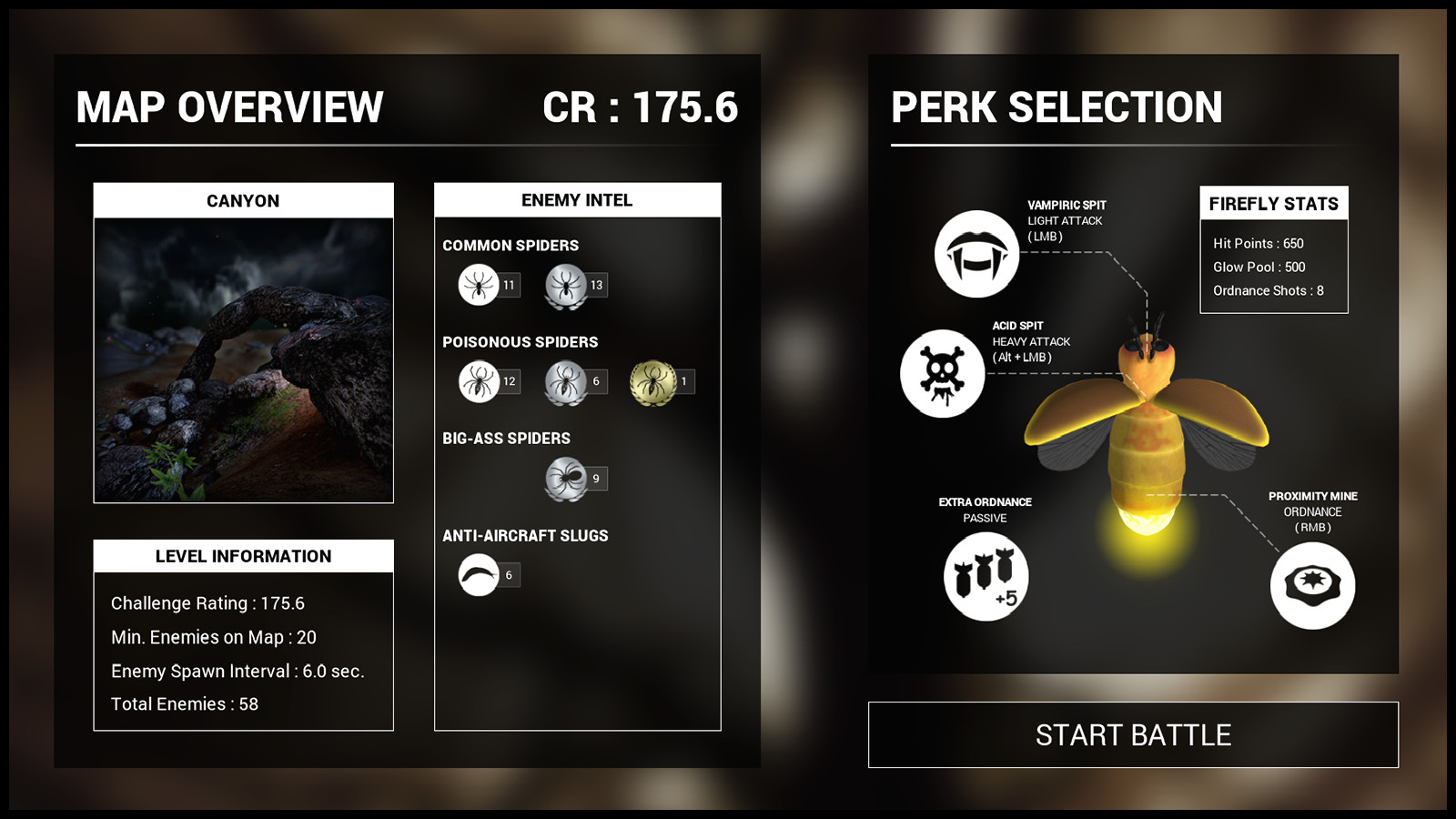Click the white poisonous spider icon showing 12
The image size is (1456, 819).
(480, 382)
